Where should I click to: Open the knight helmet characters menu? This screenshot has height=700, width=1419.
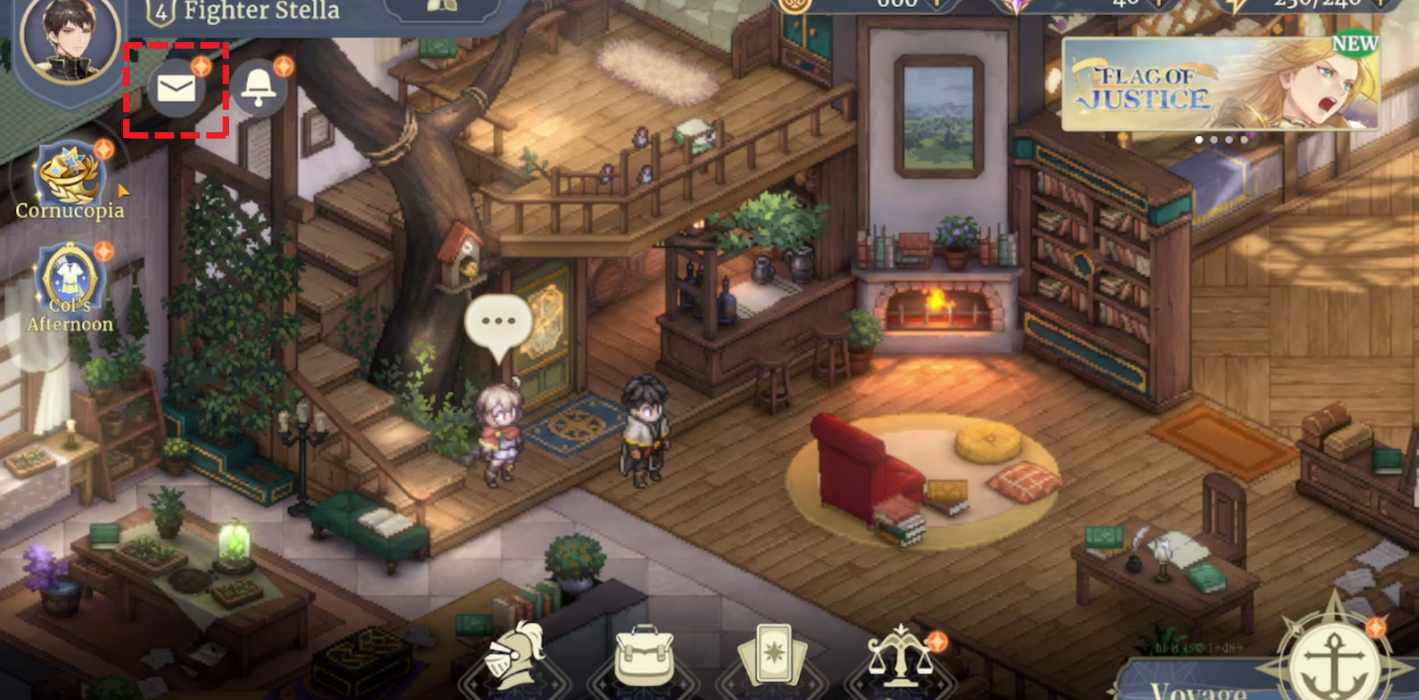(x=514, y=657)
